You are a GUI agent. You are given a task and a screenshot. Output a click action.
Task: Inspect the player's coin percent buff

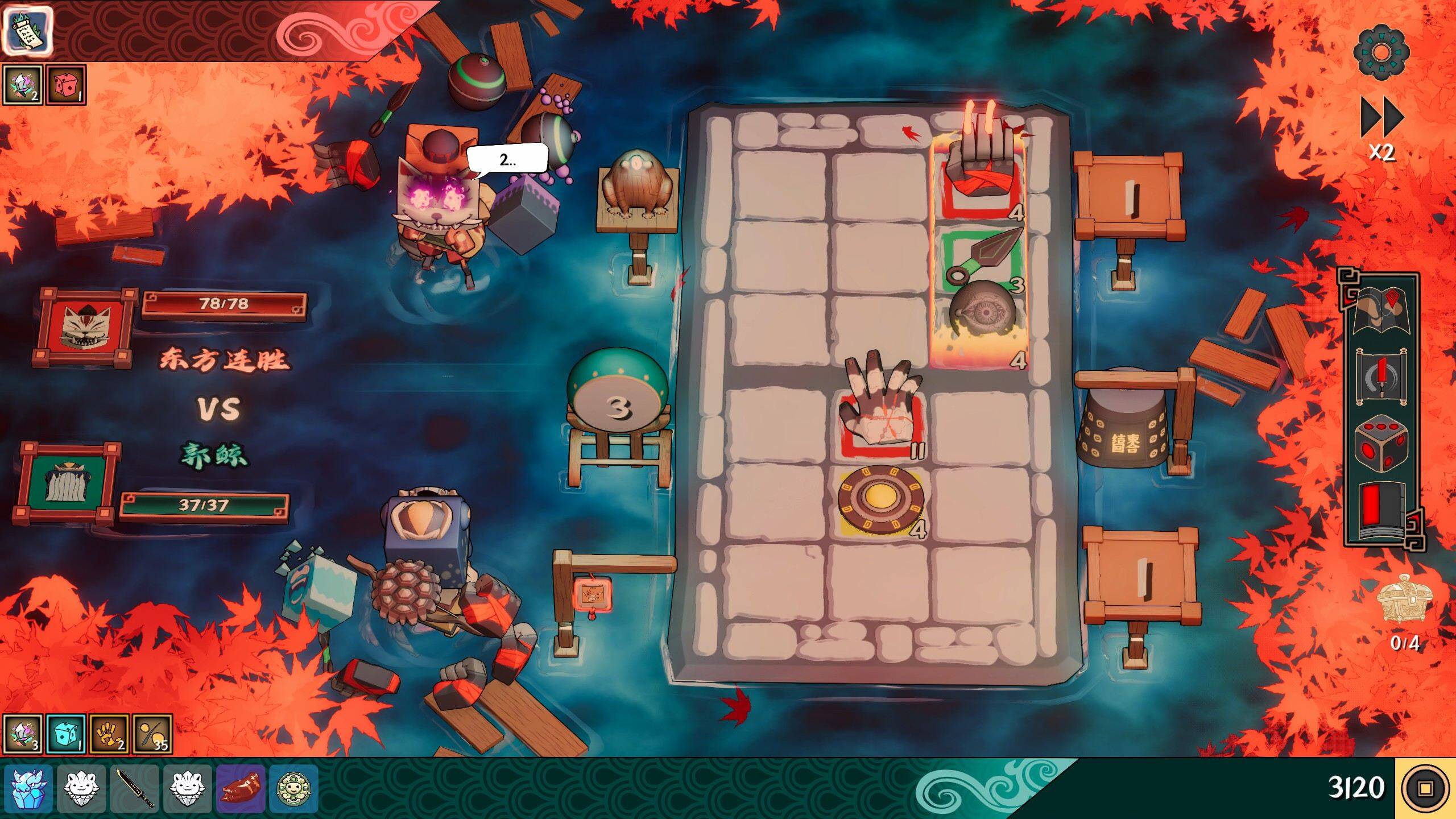pyautogui.click(x=152, y=734)
